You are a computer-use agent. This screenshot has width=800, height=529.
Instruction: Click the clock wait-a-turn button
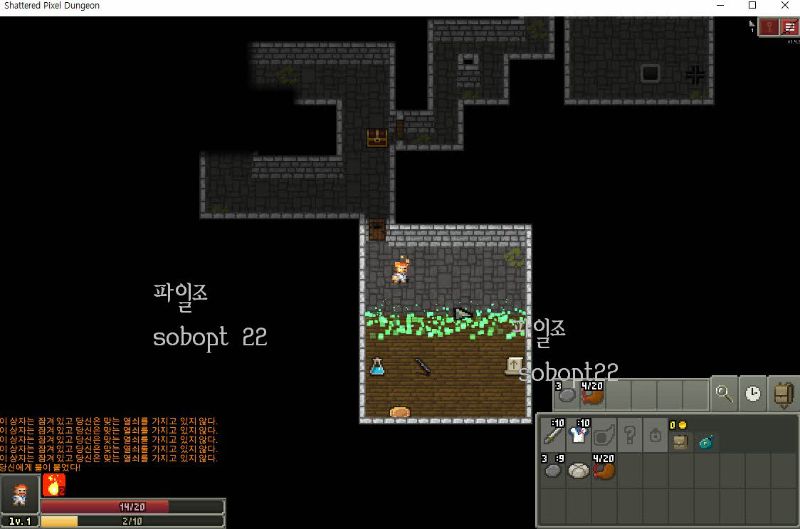[752, 394]
